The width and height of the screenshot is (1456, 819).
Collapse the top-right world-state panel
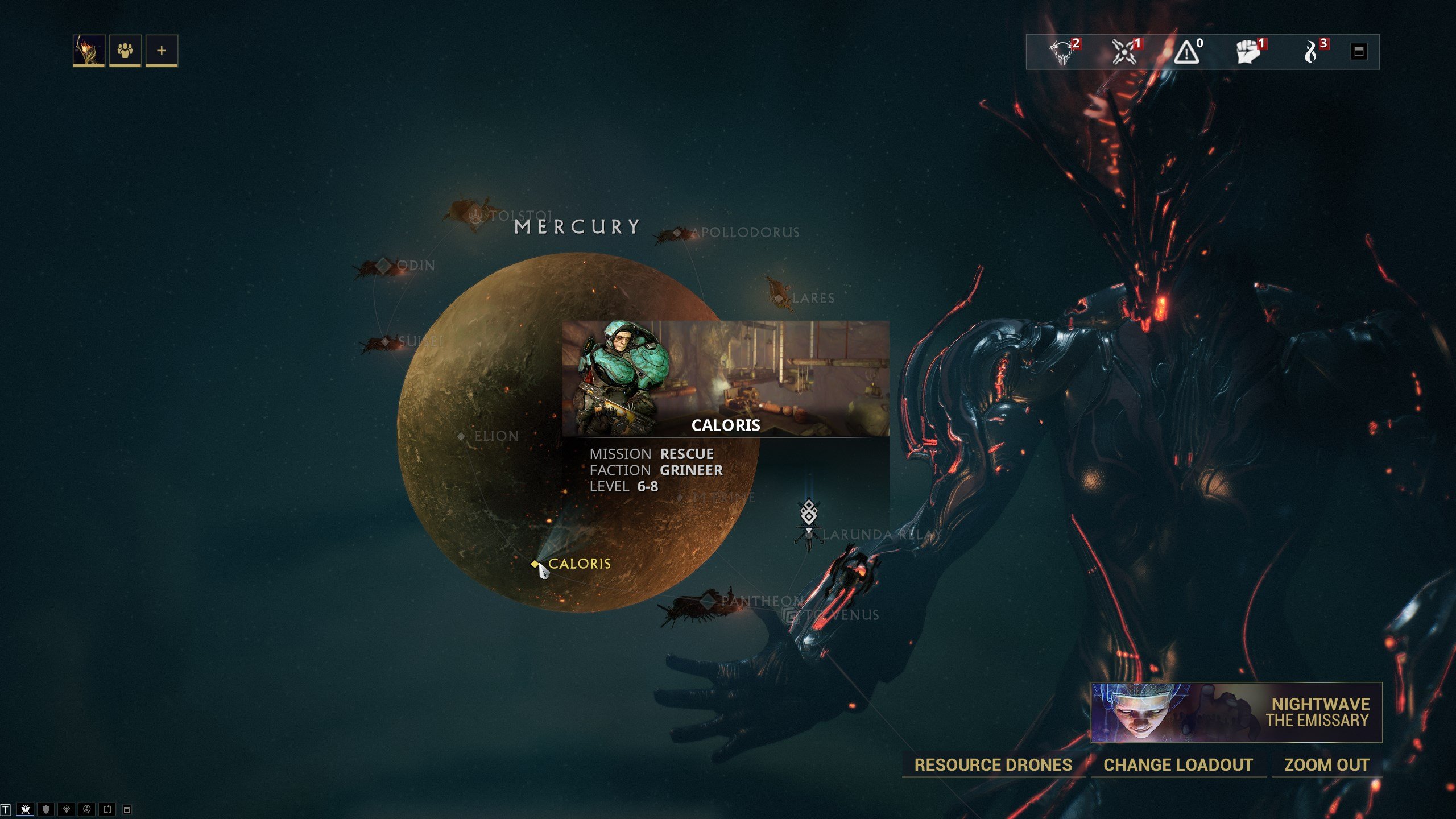[1359, 52]
